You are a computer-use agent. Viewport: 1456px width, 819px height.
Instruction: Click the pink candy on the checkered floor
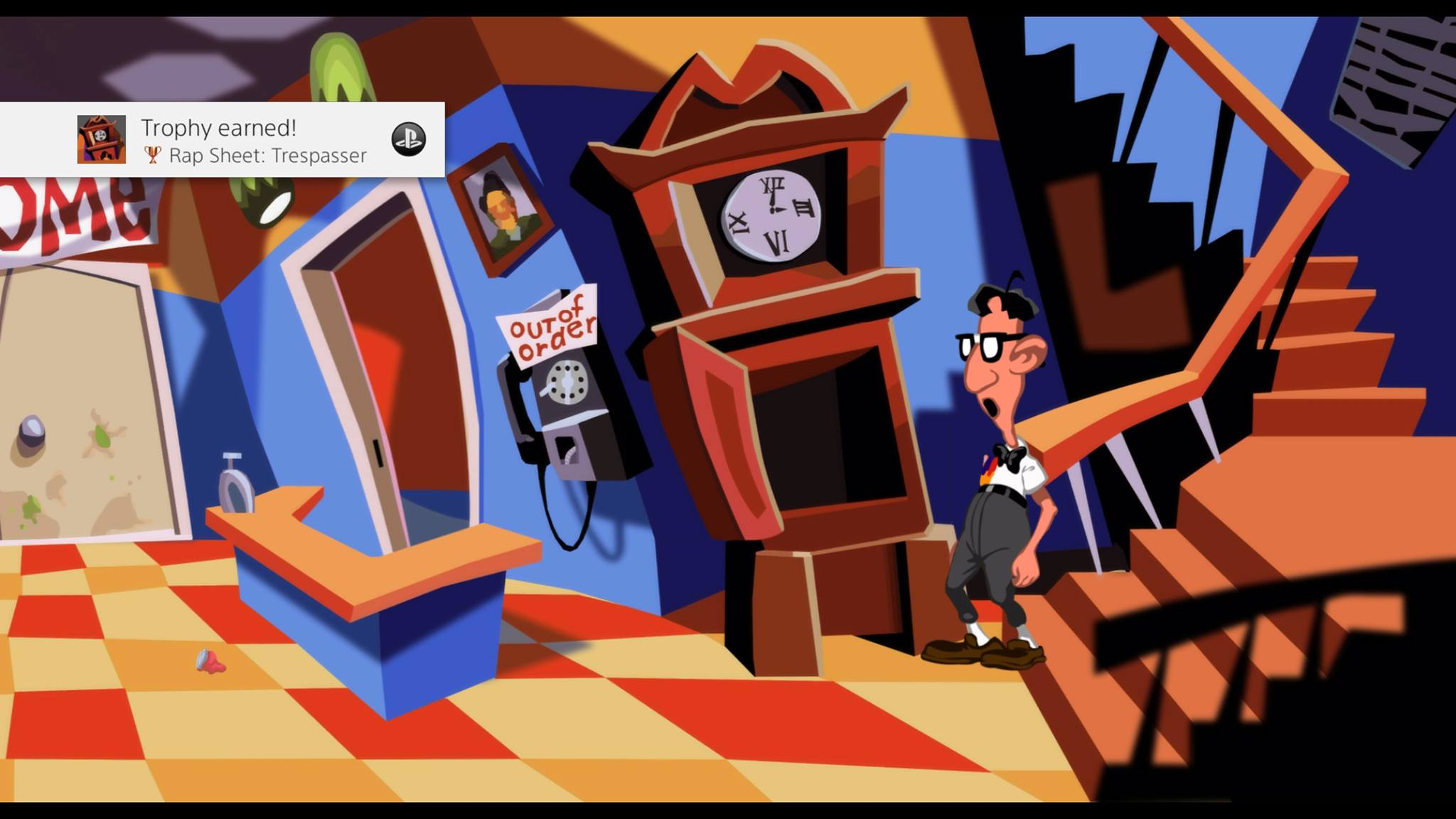coord(208,663)
